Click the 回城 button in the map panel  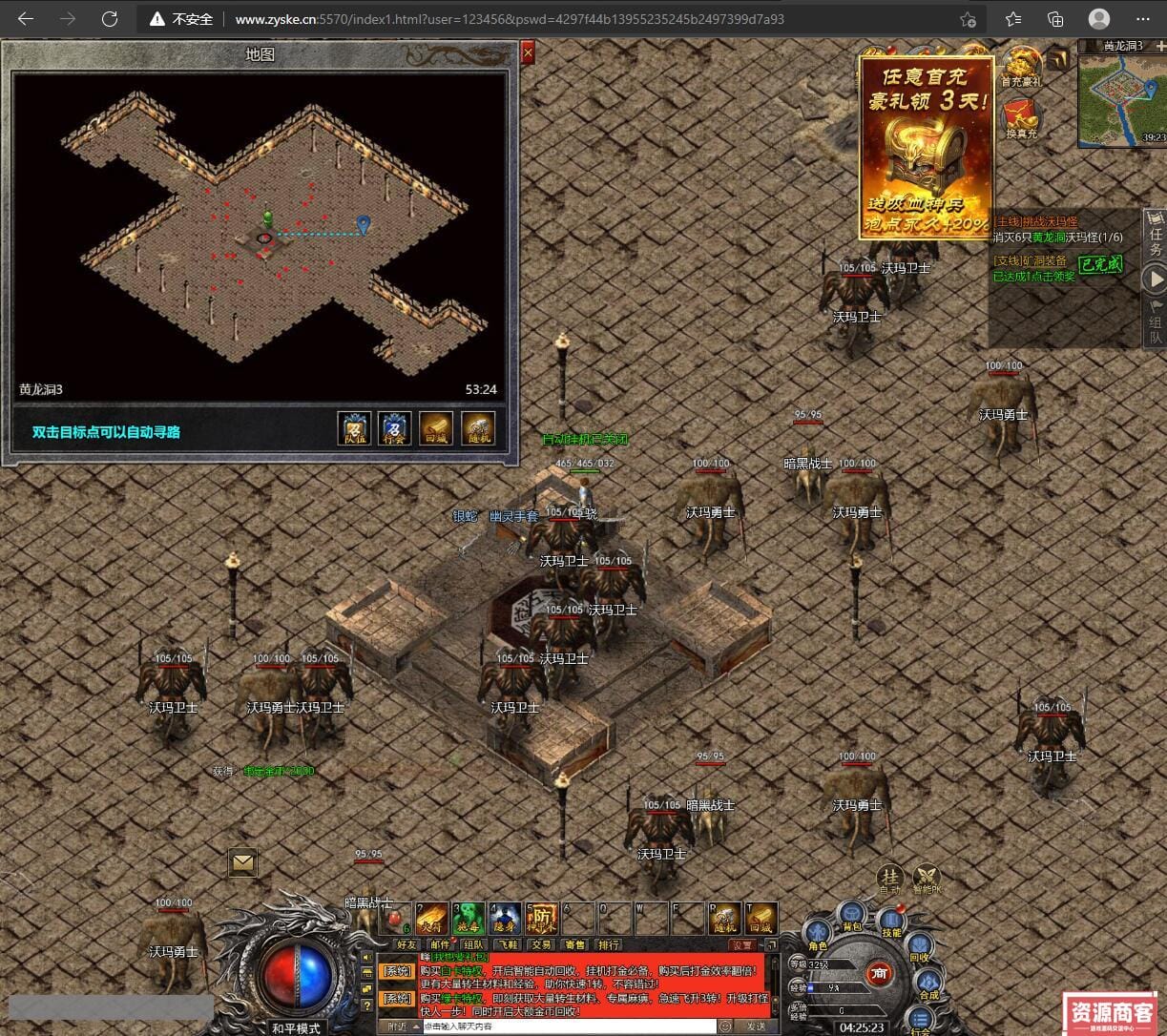tap(436, 427)
